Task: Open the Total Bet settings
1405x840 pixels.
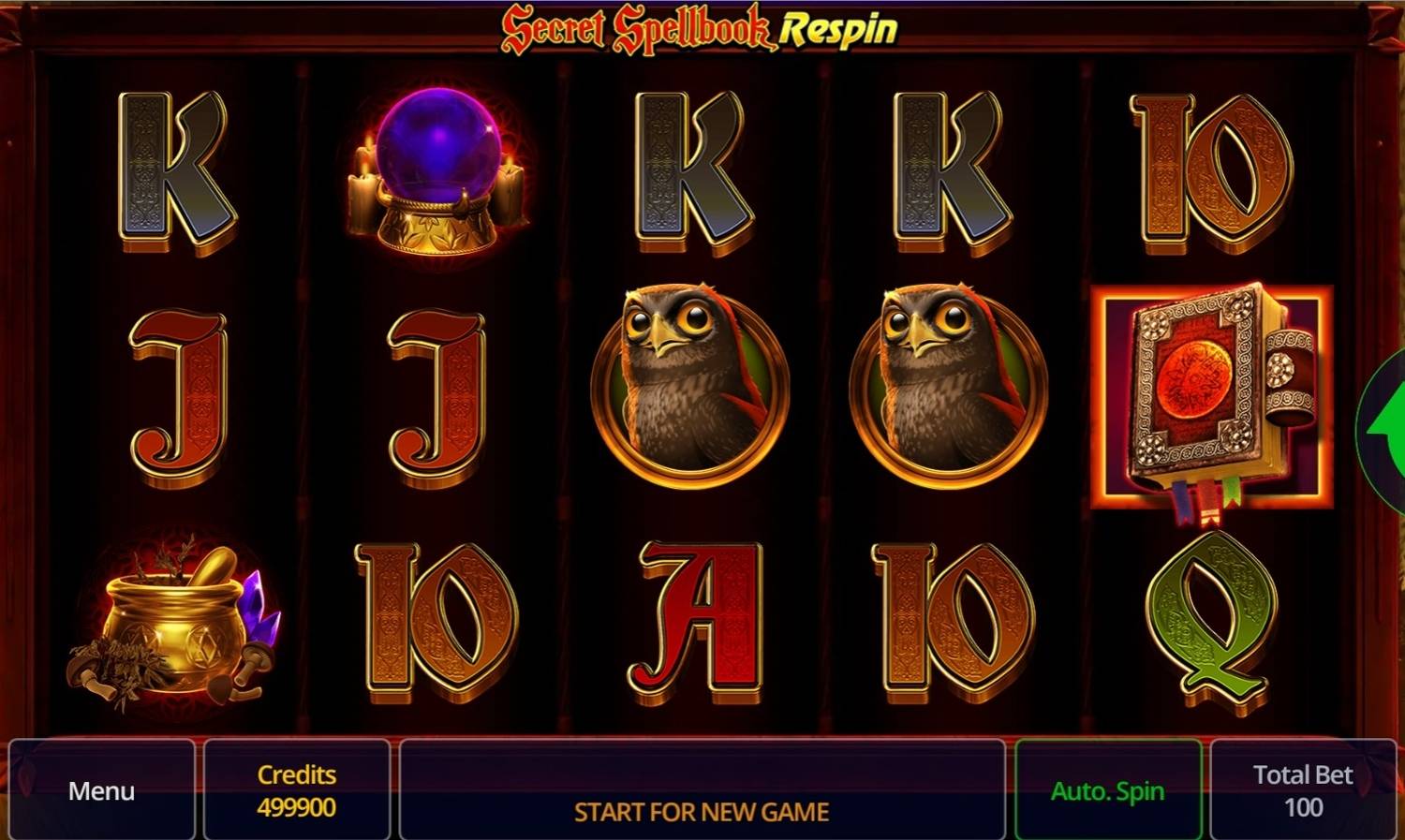Action: pyautogui.click(x=1302, y=789)
